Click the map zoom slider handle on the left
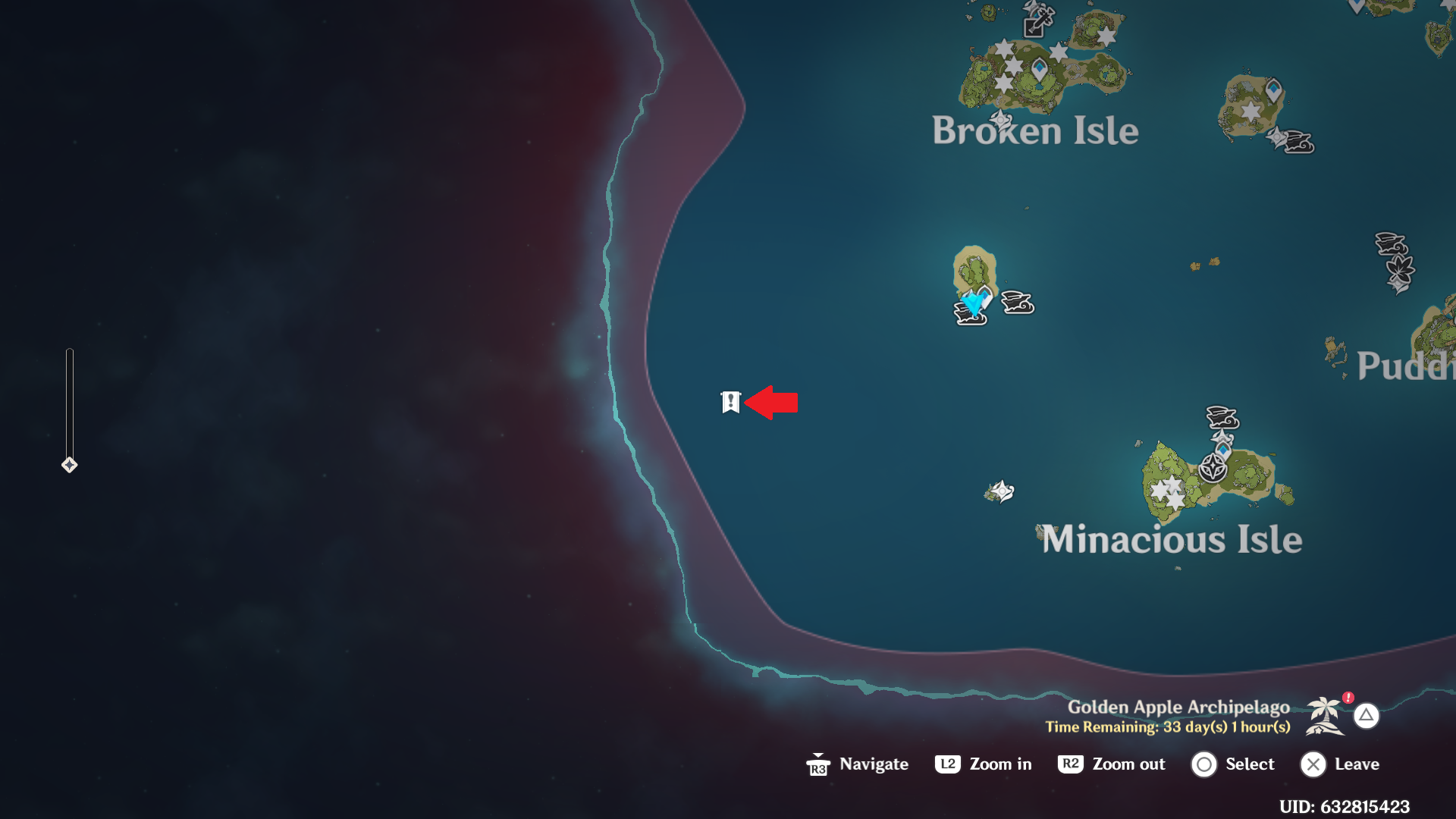 70,464
